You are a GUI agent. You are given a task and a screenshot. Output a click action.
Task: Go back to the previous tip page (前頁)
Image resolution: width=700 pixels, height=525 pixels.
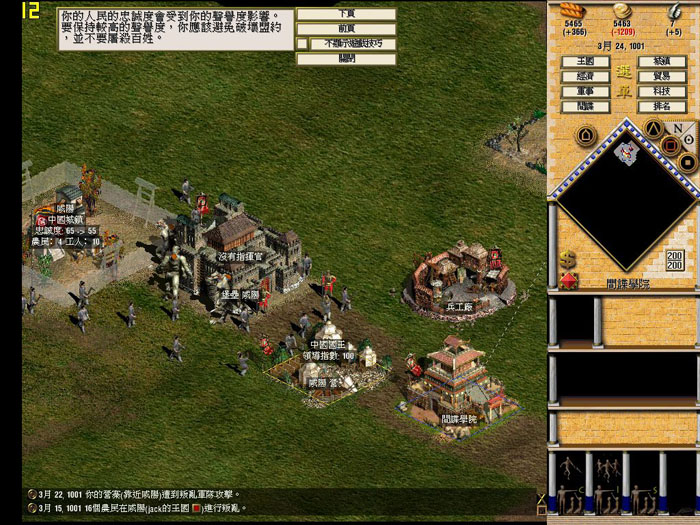coord(346,29)
